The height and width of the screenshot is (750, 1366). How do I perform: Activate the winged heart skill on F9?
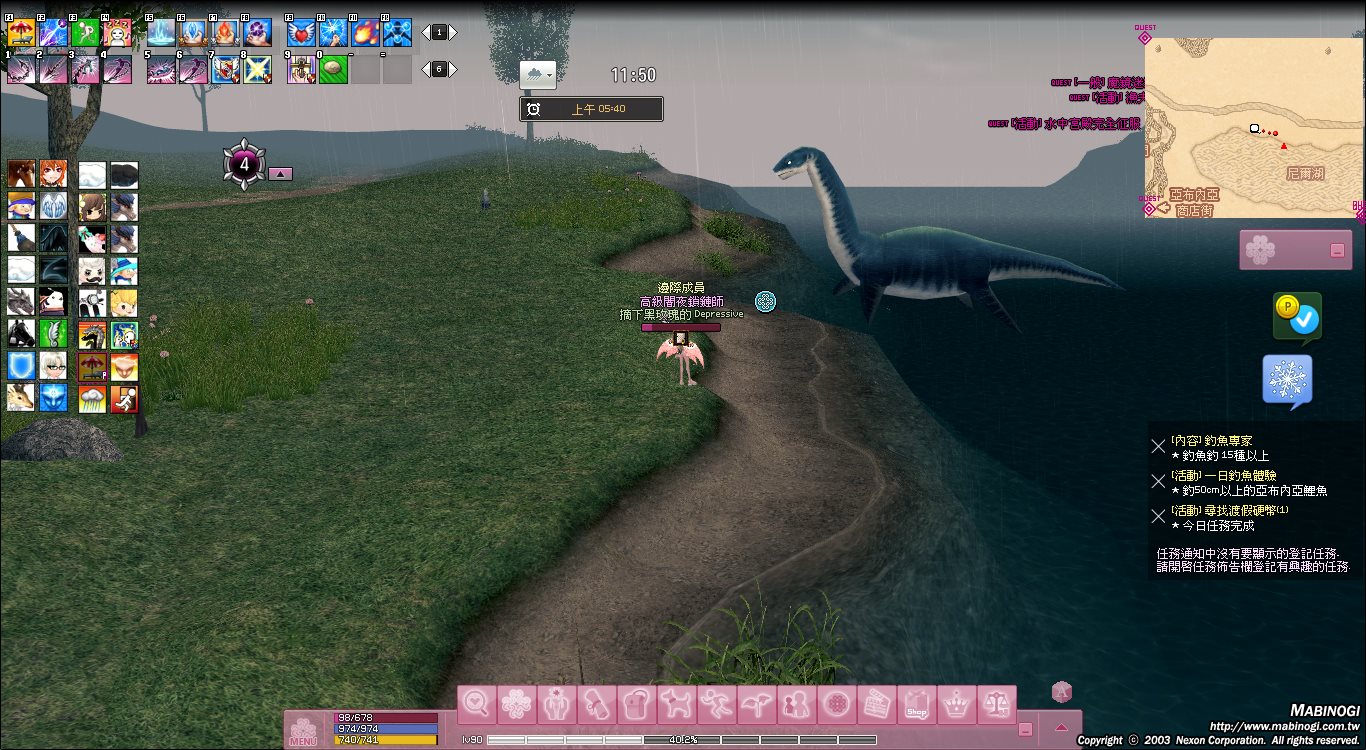point(301,33)
